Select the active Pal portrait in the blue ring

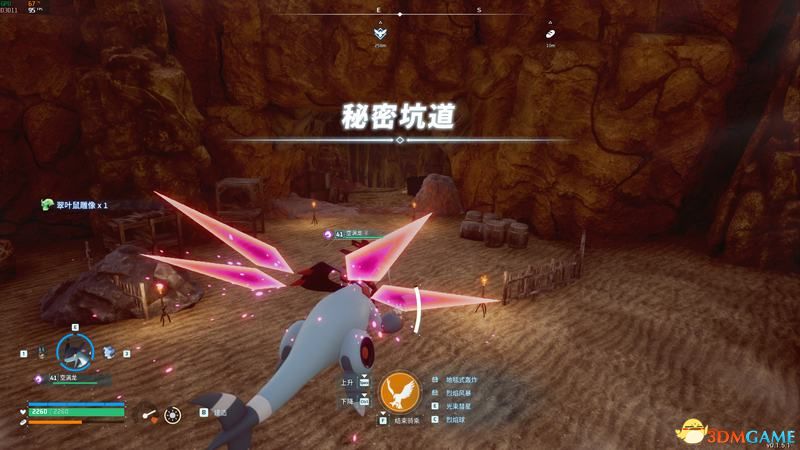[x=74, y=351]
